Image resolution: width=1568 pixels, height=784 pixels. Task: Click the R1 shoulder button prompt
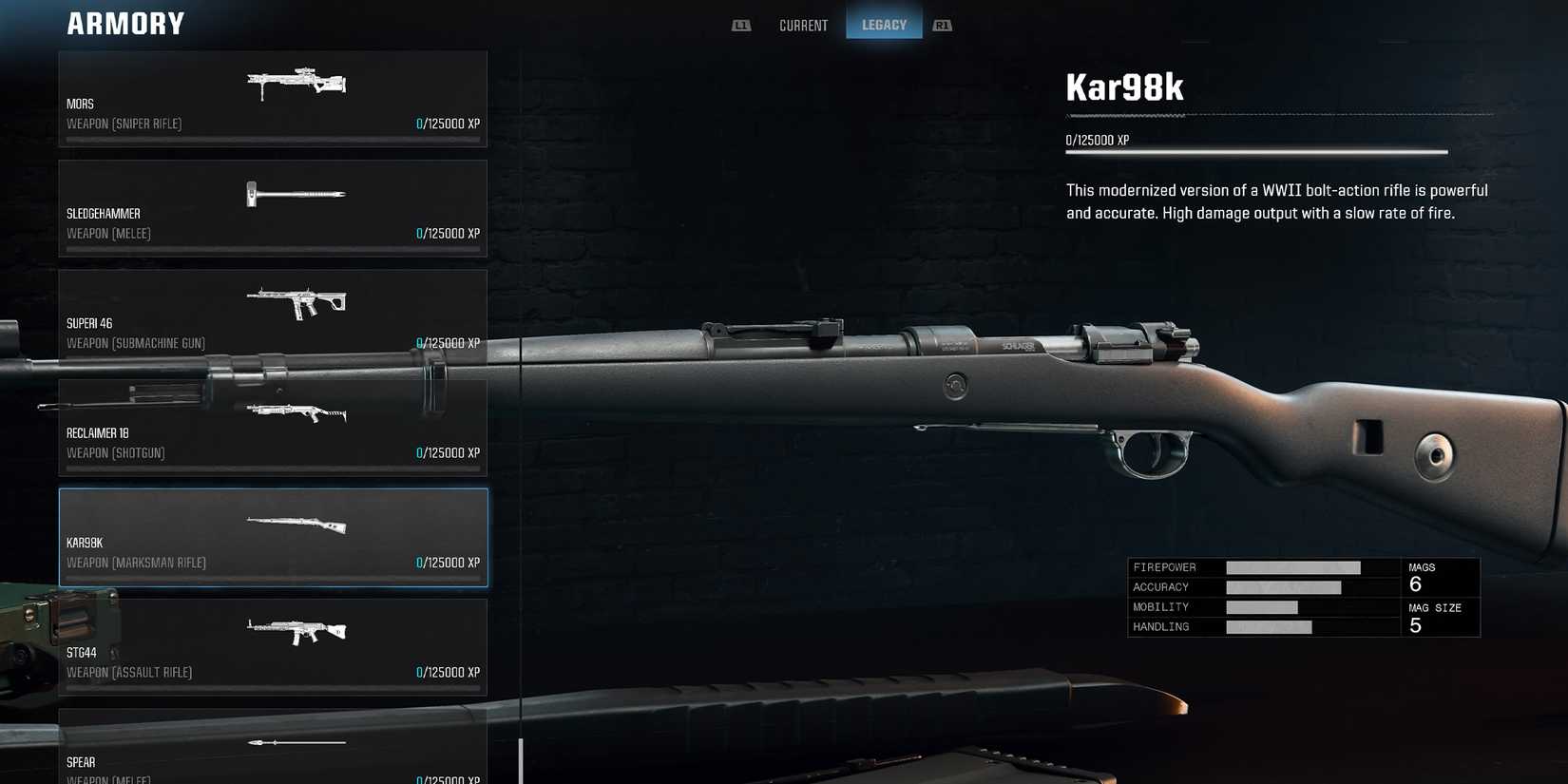point(942,26)
